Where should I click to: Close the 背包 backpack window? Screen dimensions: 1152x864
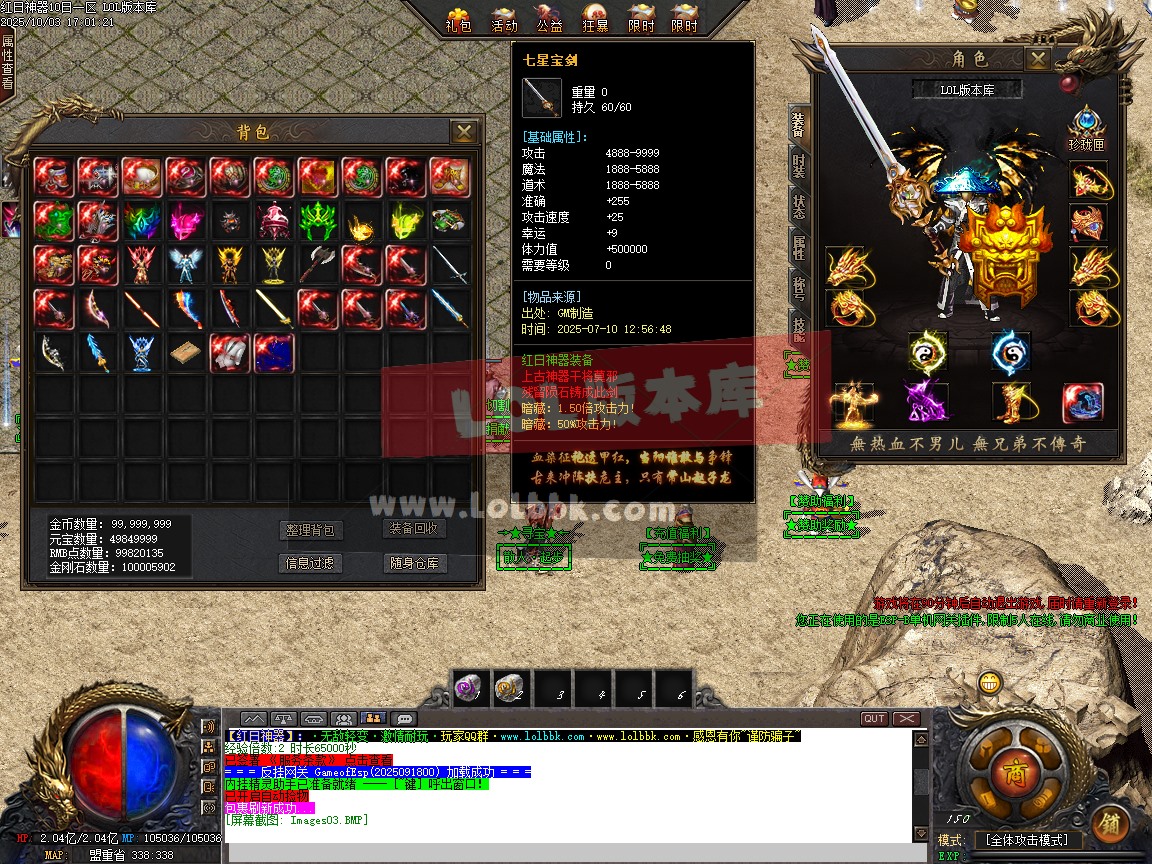[x=463, y=132]
